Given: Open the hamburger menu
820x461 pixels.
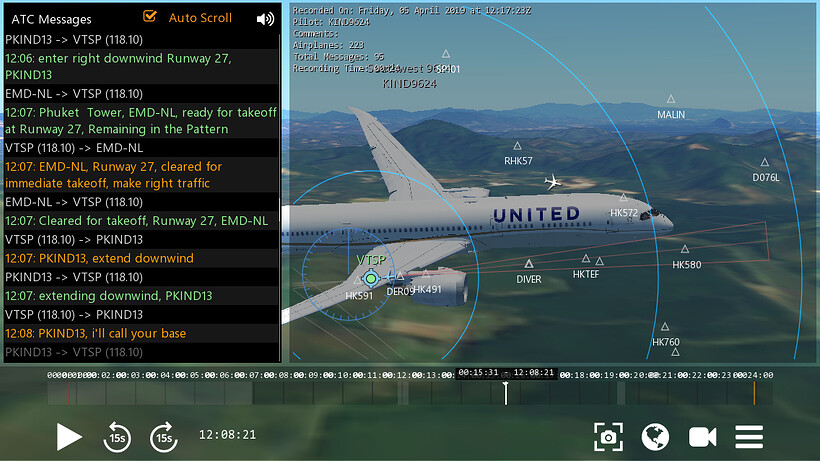Looking at the screenshot, I should coord(749,436).
